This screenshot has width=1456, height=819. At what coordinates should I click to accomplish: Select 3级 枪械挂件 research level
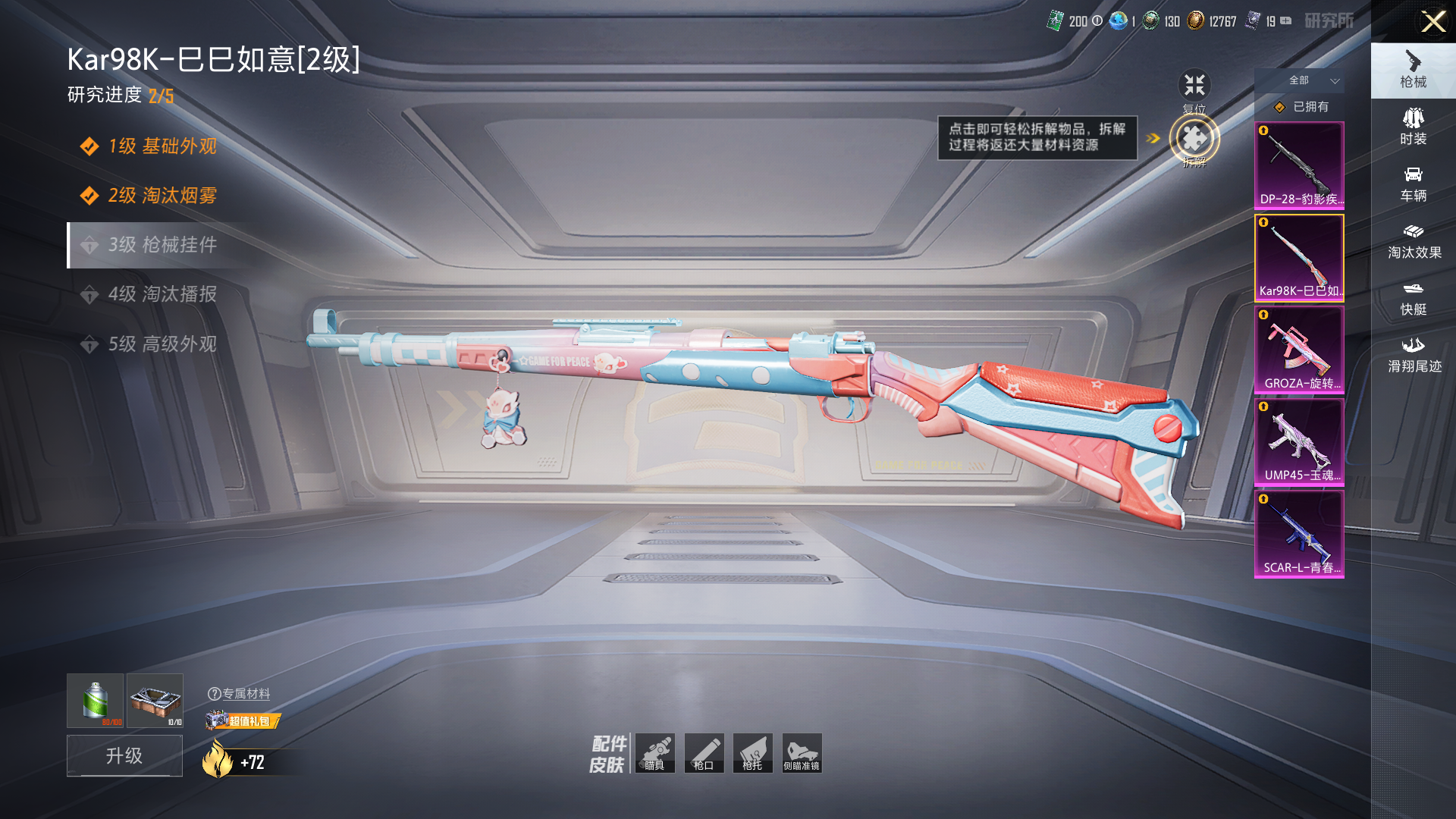click(x=162, y=245)
